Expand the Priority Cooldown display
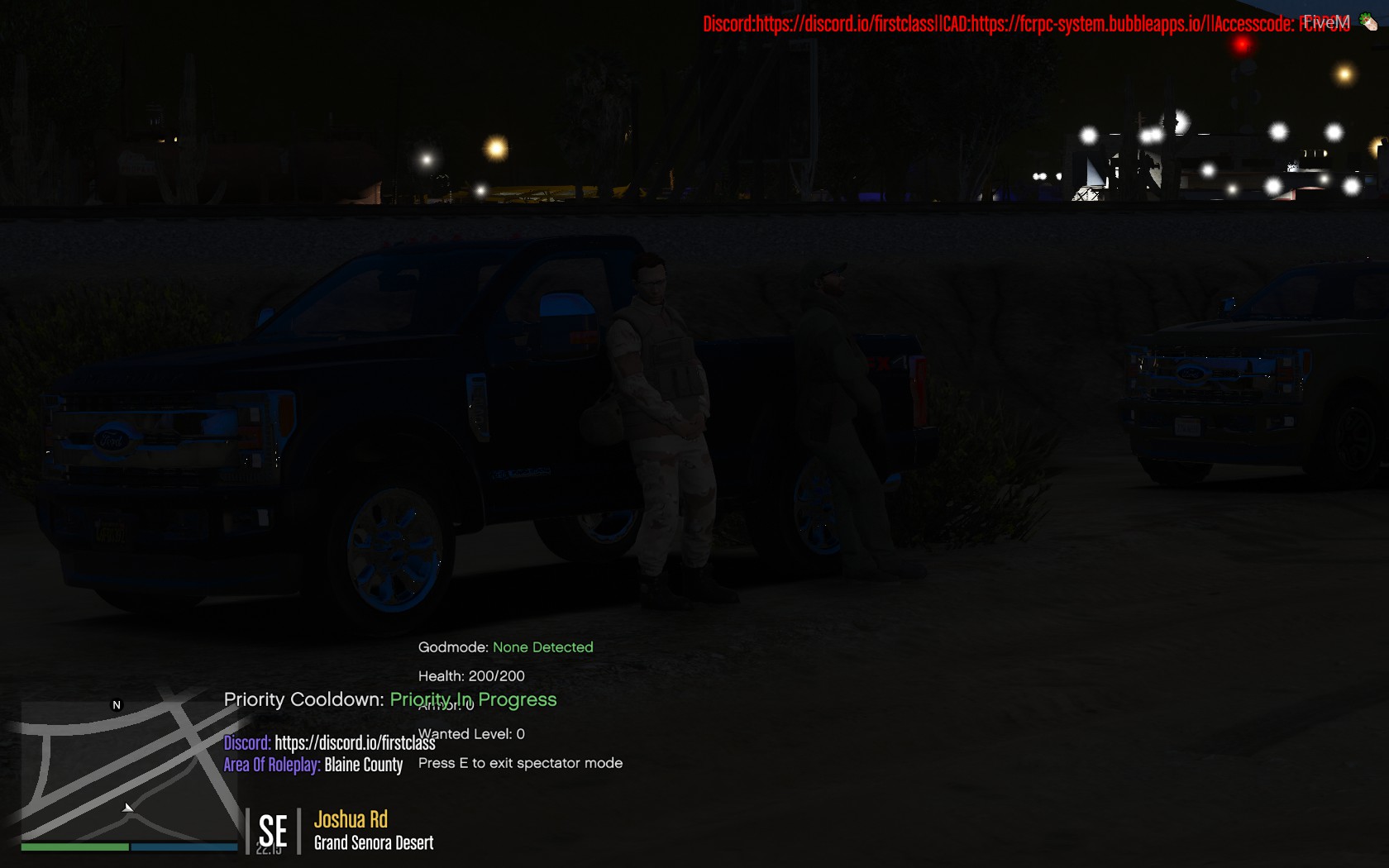This screenshot has height=868, width=1389. coord(303,699)
